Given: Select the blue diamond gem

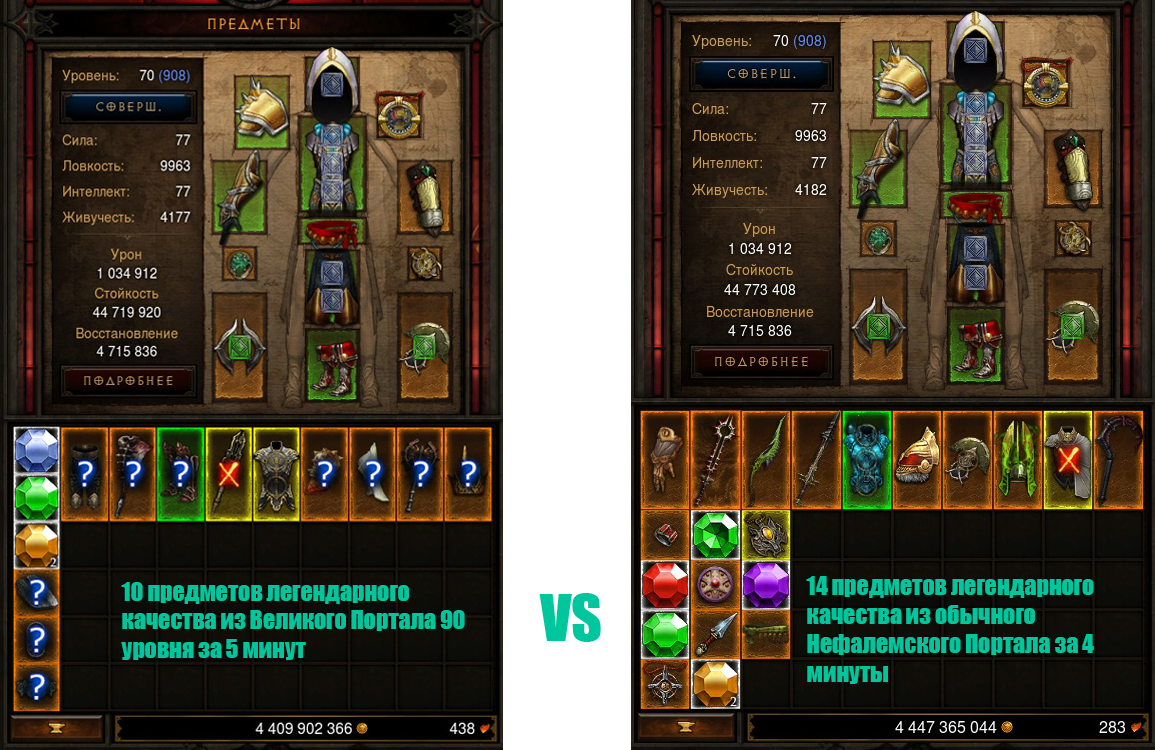Looking at the screenshot, I should point(35,450).
